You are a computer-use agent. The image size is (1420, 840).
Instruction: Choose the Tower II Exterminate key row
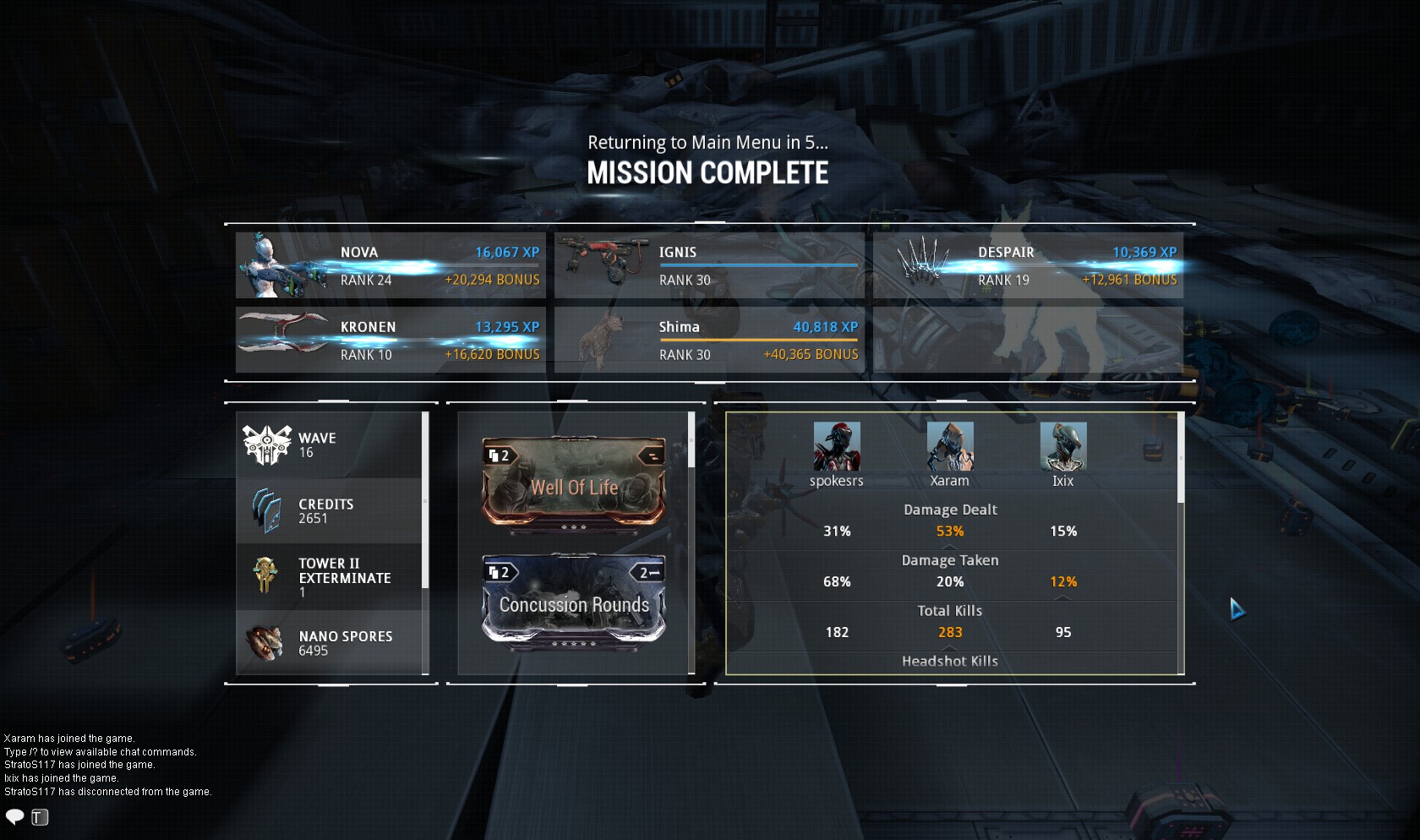click(329, 576)
